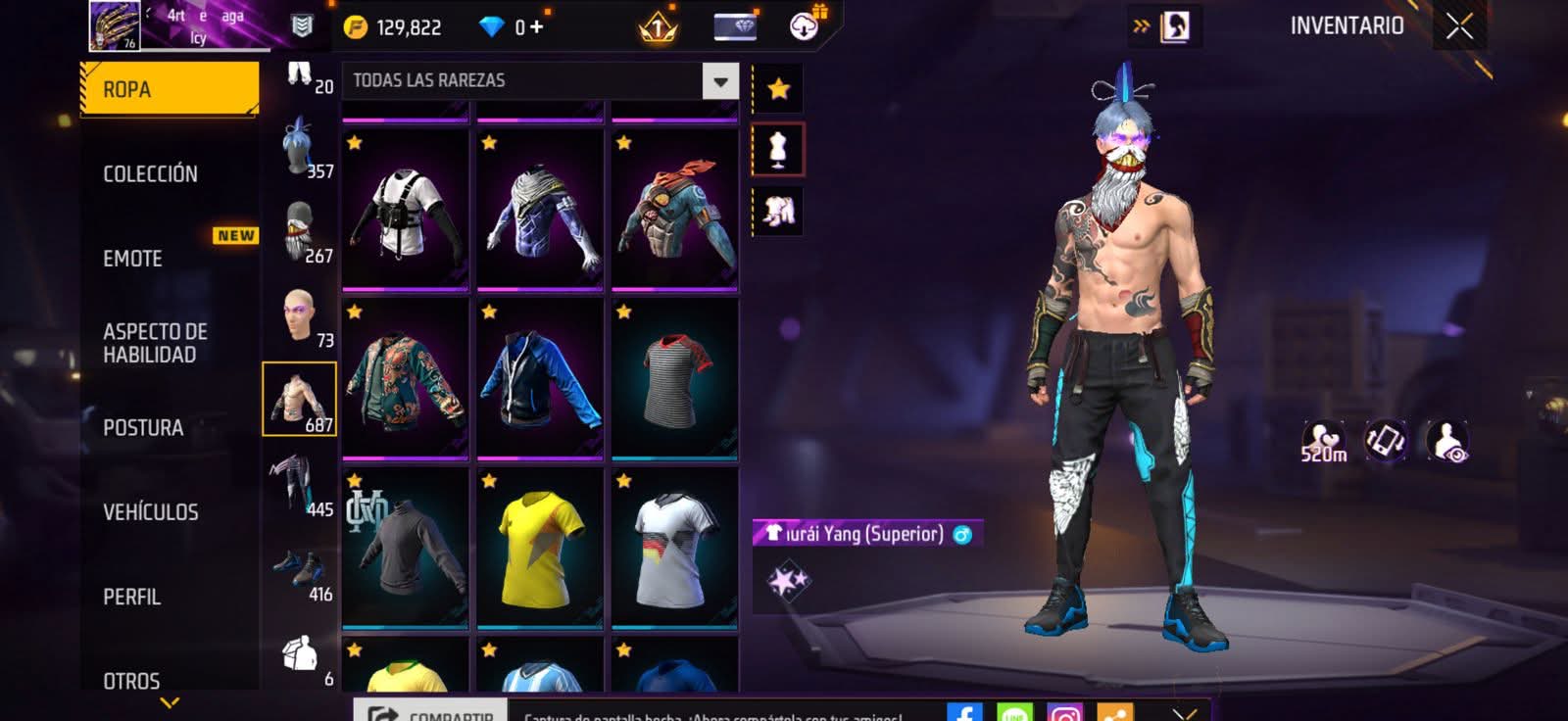Image resolution: width=1568 pixels, height=721 pixels.
Task: Select ASPECTO DE HABILIDAD menu entry
Action: pos(155,343)
